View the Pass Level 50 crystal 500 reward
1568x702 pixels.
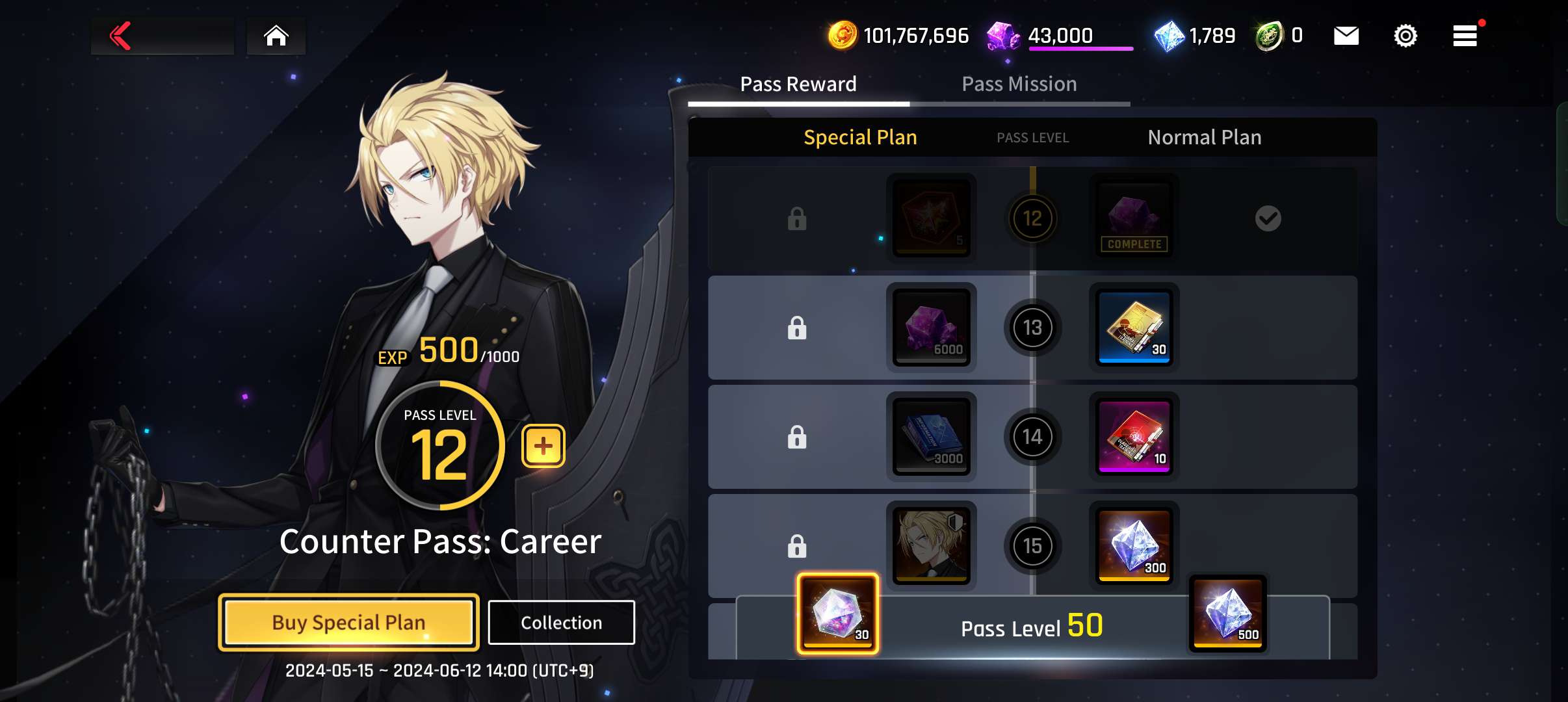coord(1227,613)
